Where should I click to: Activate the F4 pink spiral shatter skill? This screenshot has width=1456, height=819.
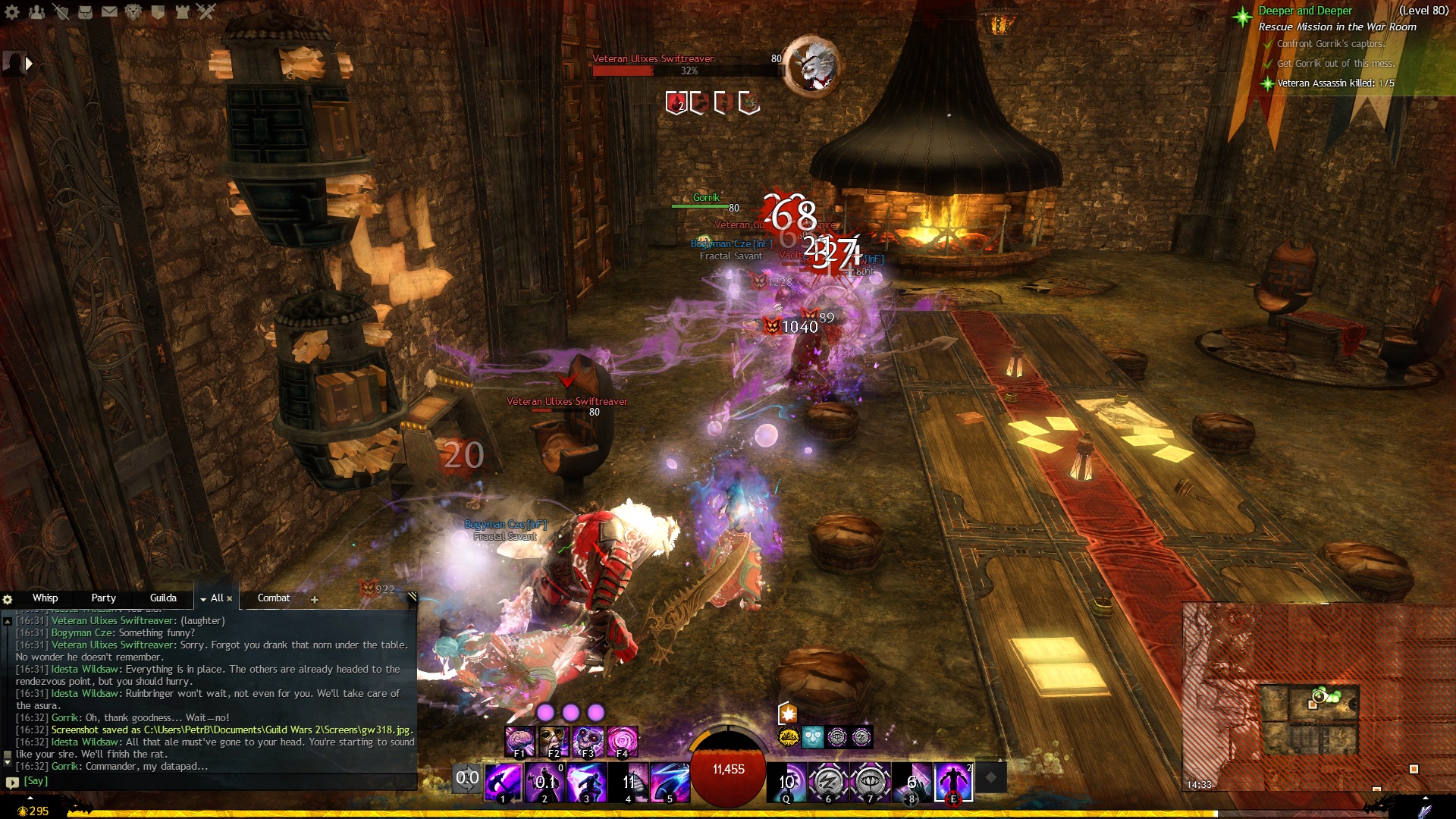(x=622, y=741)
